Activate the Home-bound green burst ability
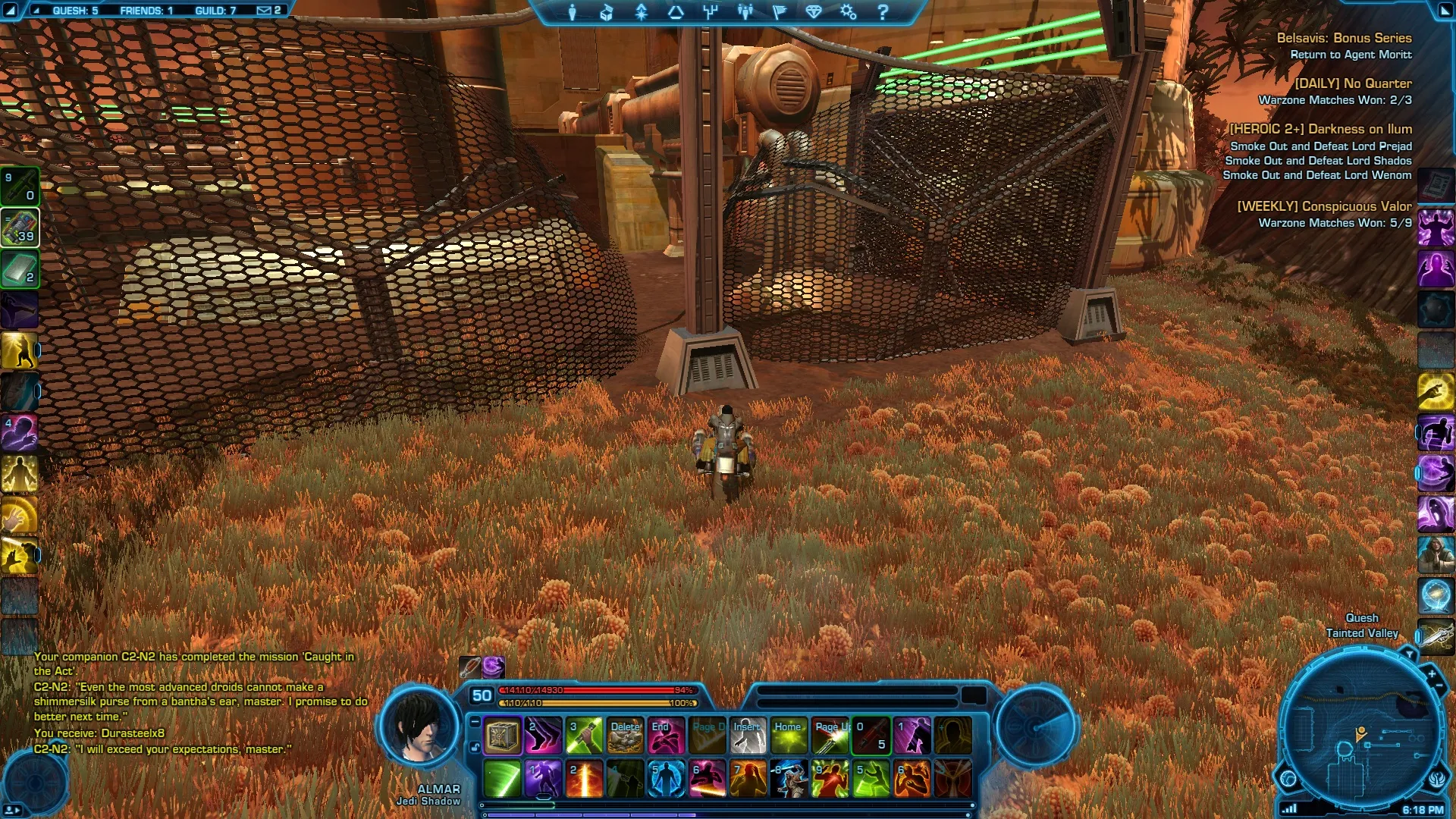 789,736
